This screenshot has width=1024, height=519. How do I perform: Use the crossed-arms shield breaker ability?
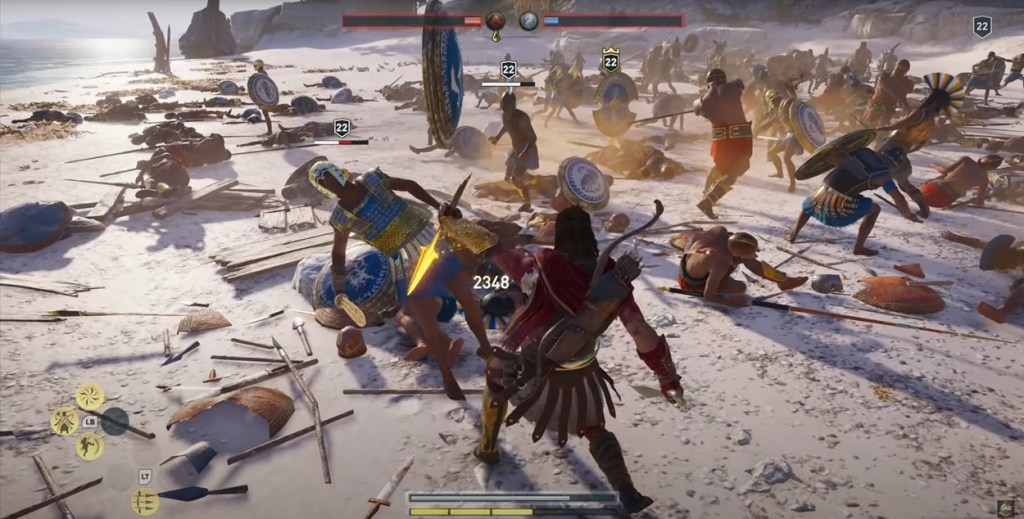[65, 421]
